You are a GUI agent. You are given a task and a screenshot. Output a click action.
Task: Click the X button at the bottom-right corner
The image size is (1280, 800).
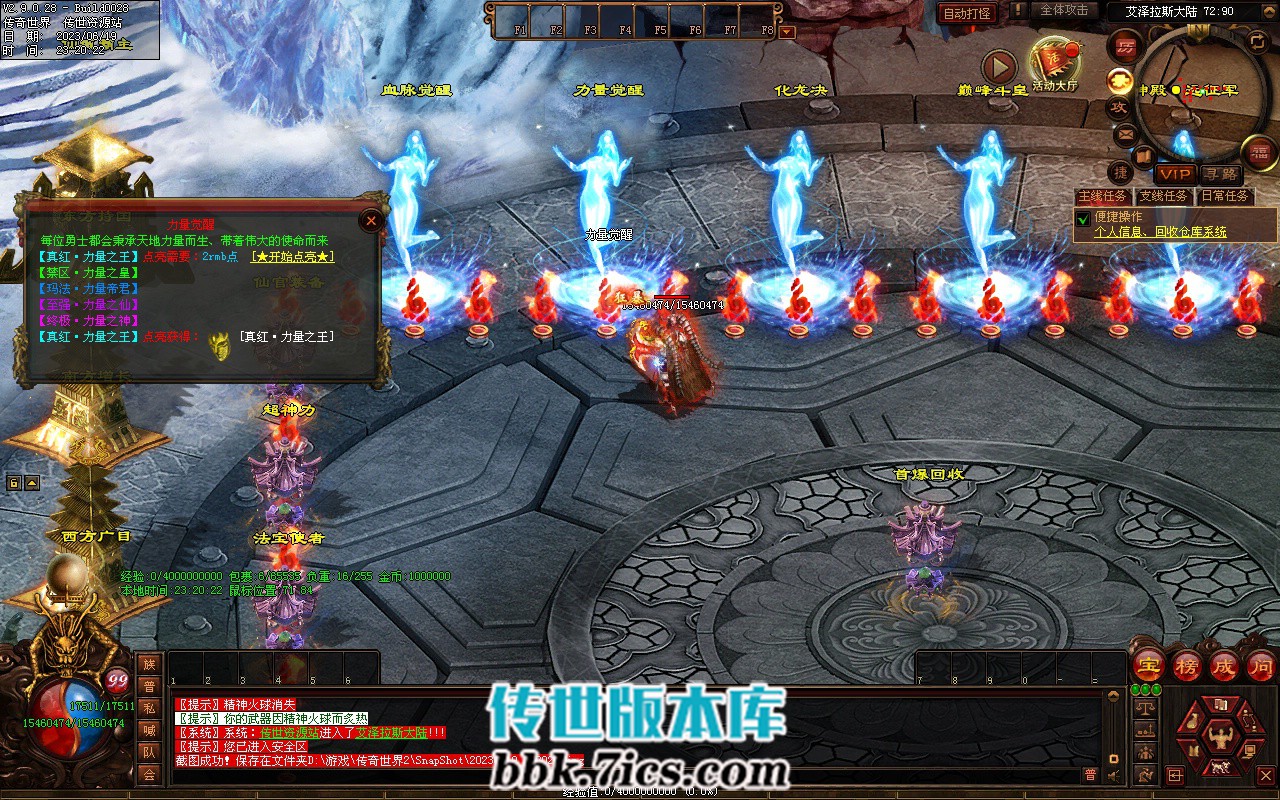pos(1266,774)
